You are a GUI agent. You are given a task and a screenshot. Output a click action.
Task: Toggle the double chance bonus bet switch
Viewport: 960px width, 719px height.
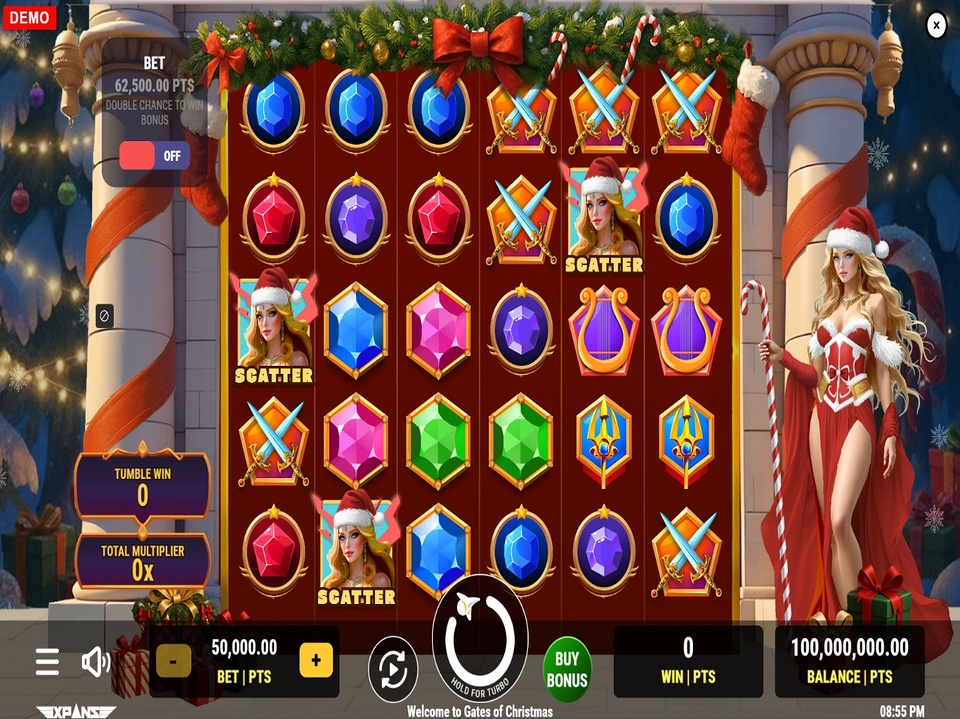(154, 156)
